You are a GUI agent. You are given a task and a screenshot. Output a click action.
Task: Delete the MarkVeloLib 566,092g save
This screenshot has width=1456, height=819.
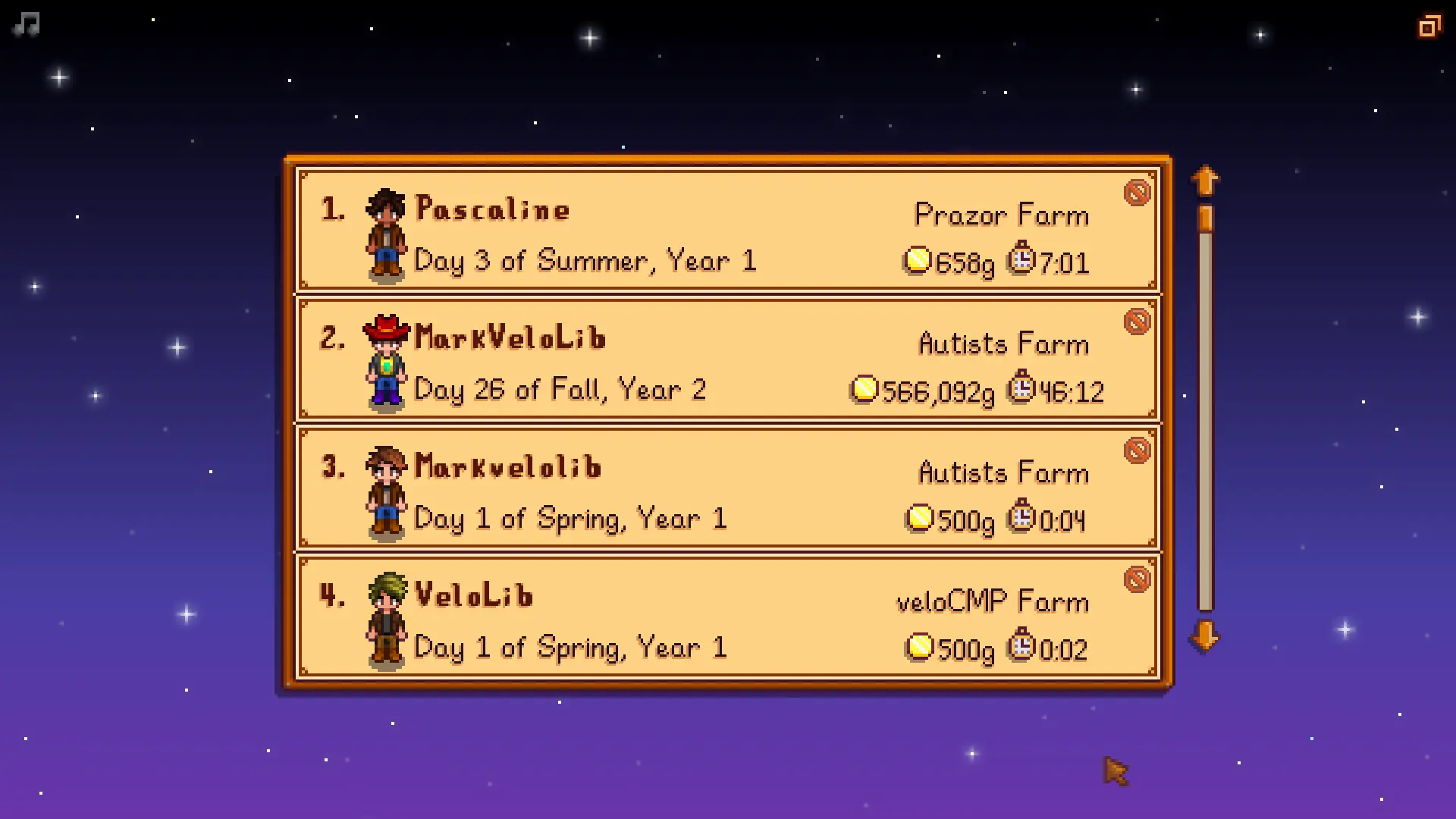tap(1137, 322)
